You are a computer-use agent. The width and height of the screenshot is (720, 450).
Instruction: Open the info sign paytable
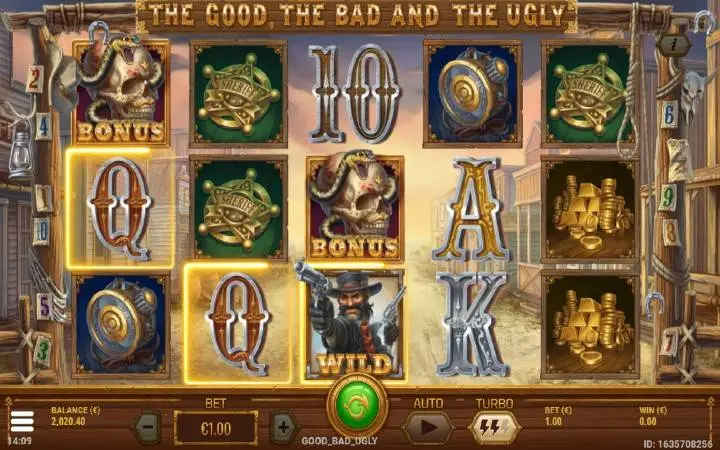click(x=674, y=45)
